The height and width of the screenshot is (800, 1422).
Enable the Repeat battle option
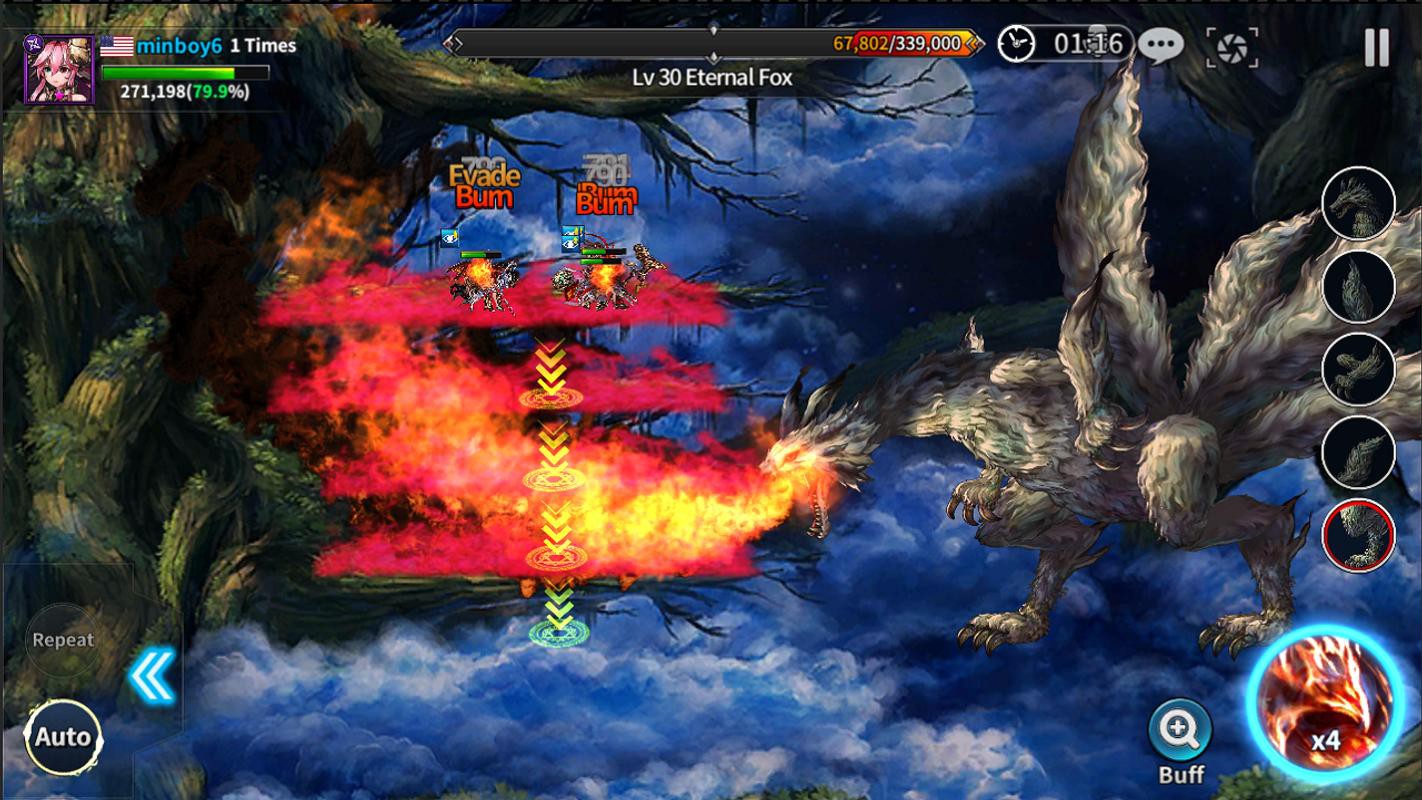63,640
